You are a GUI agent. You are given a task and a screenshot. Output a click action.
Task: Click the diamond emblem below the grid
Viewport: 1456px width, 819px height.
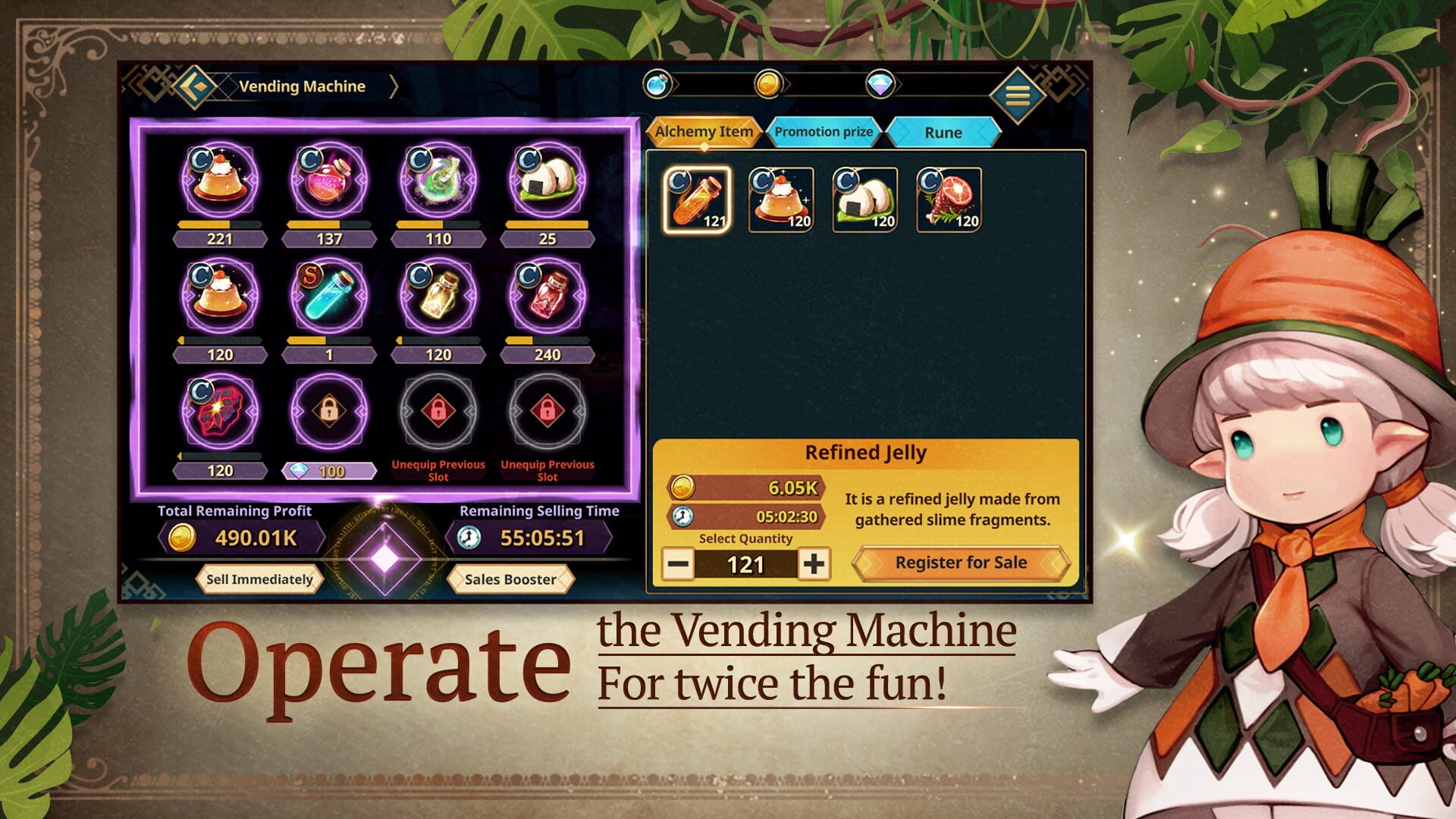click(x=384, y=558)
